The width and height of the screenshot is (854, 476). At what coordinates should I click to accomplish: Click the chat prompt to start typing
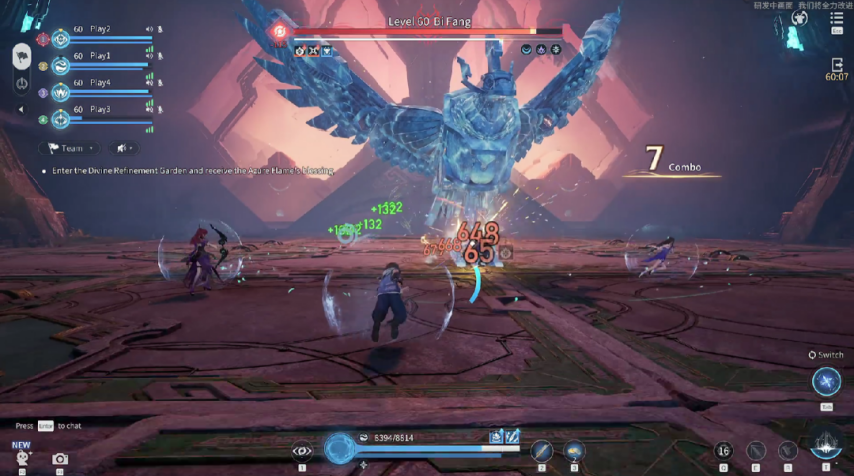tap(48, 426)
